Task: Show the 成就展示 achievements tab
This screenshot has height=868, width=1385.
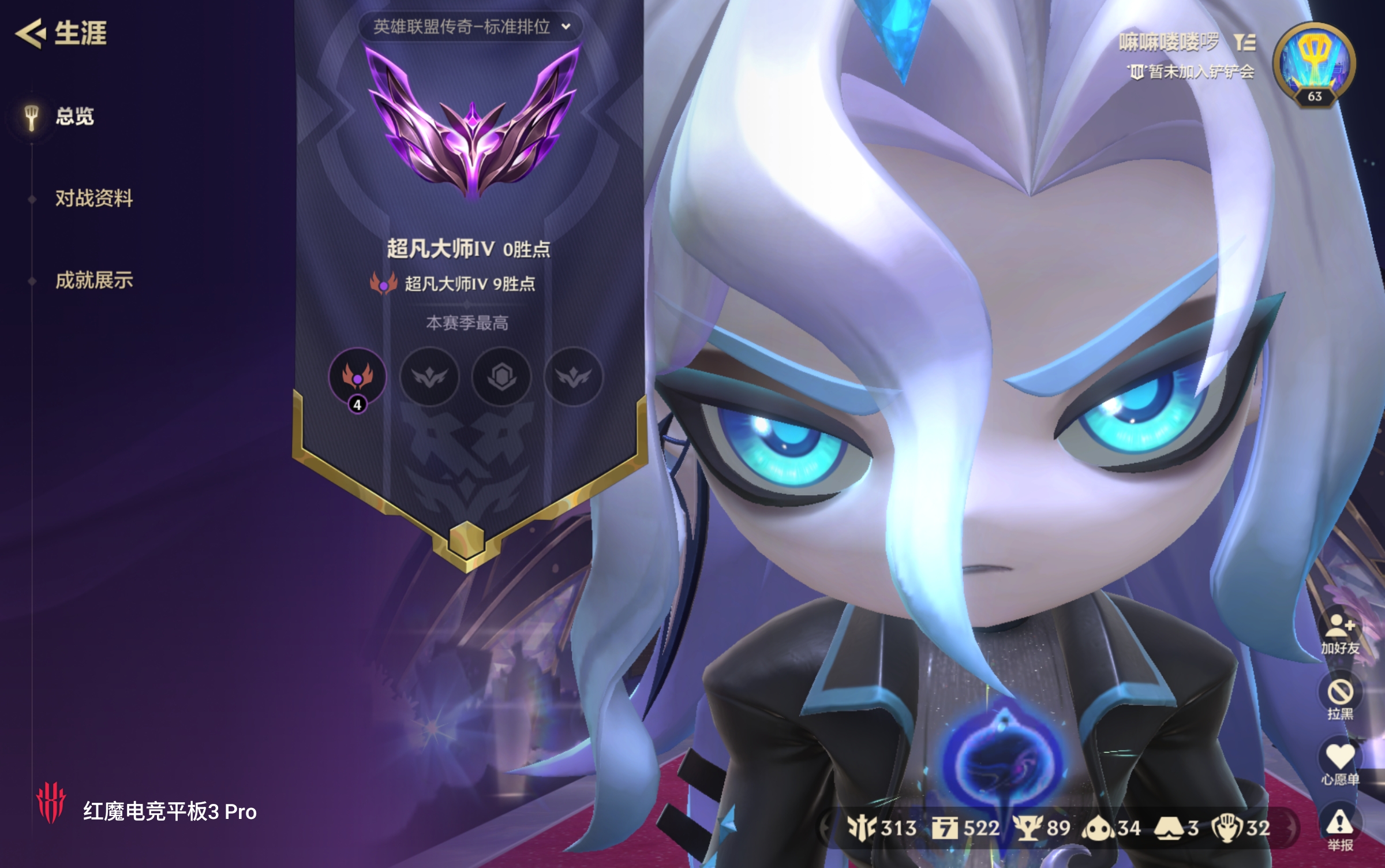Action: click(x=93, y=281)
